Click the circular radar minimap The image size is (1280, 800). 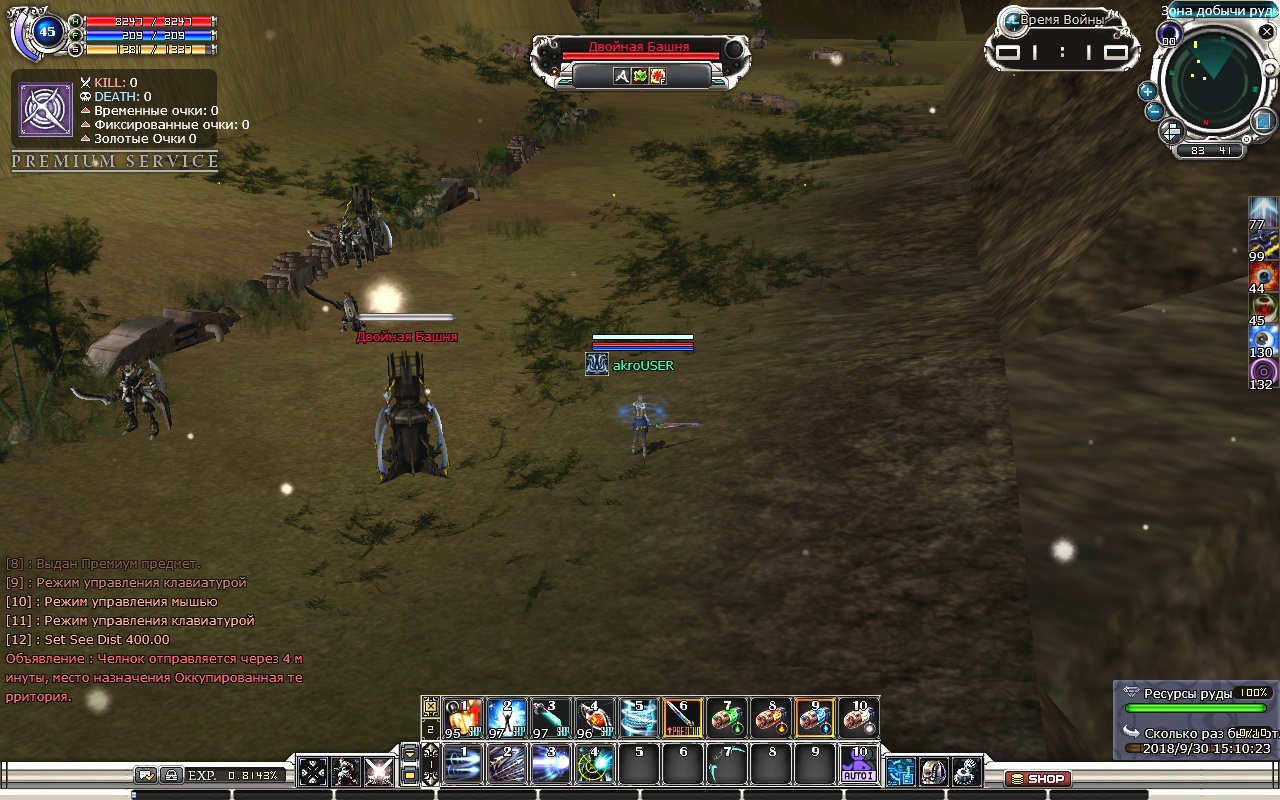1212,80
